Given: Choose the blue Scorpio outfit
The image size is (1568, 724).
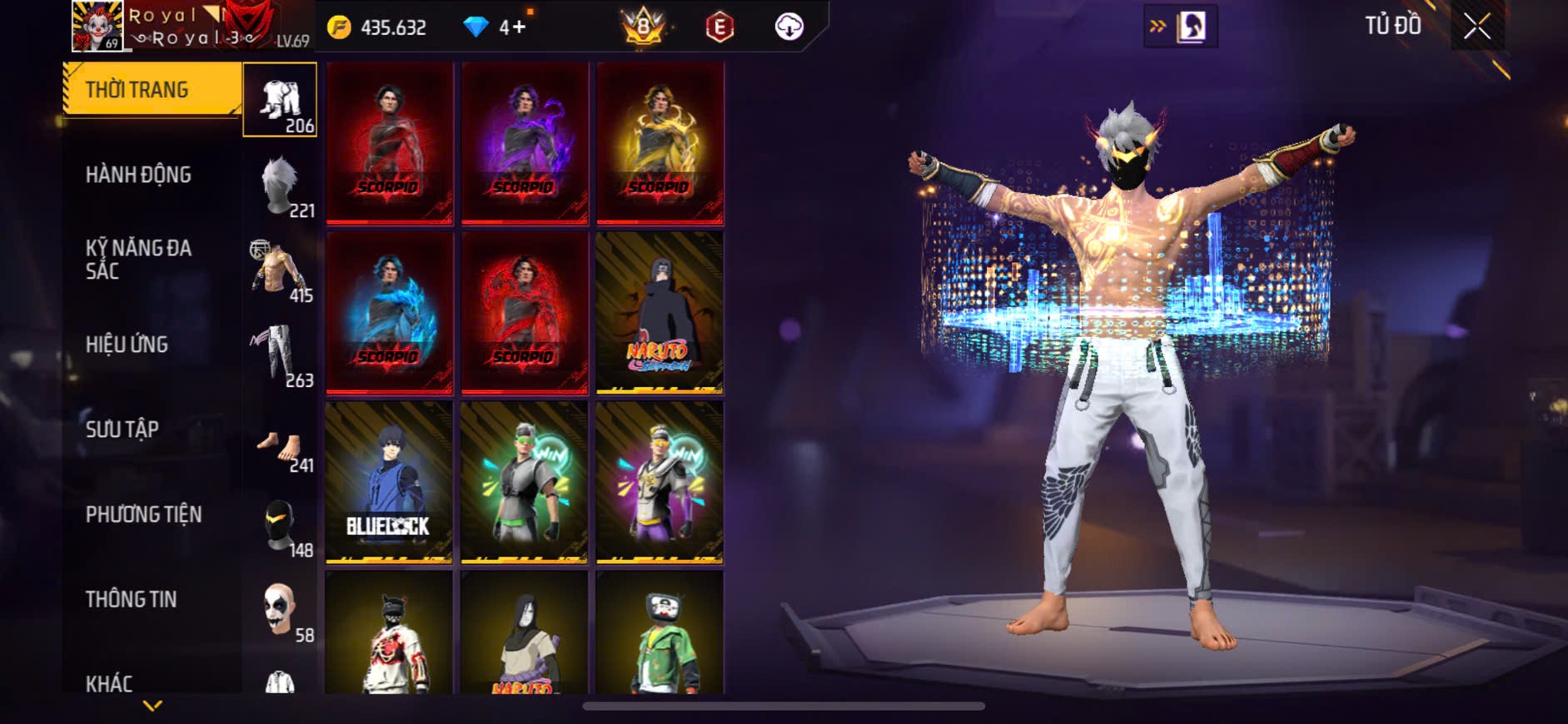Looking at the screenshot, I should [x=389, y=312].
